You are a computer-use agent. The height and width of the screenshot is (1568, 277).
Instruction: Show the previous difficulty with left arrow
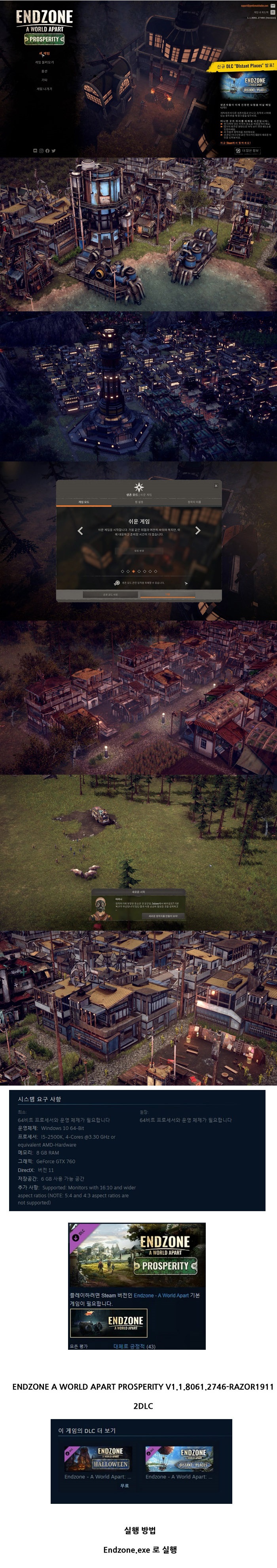tap(80, 531)
